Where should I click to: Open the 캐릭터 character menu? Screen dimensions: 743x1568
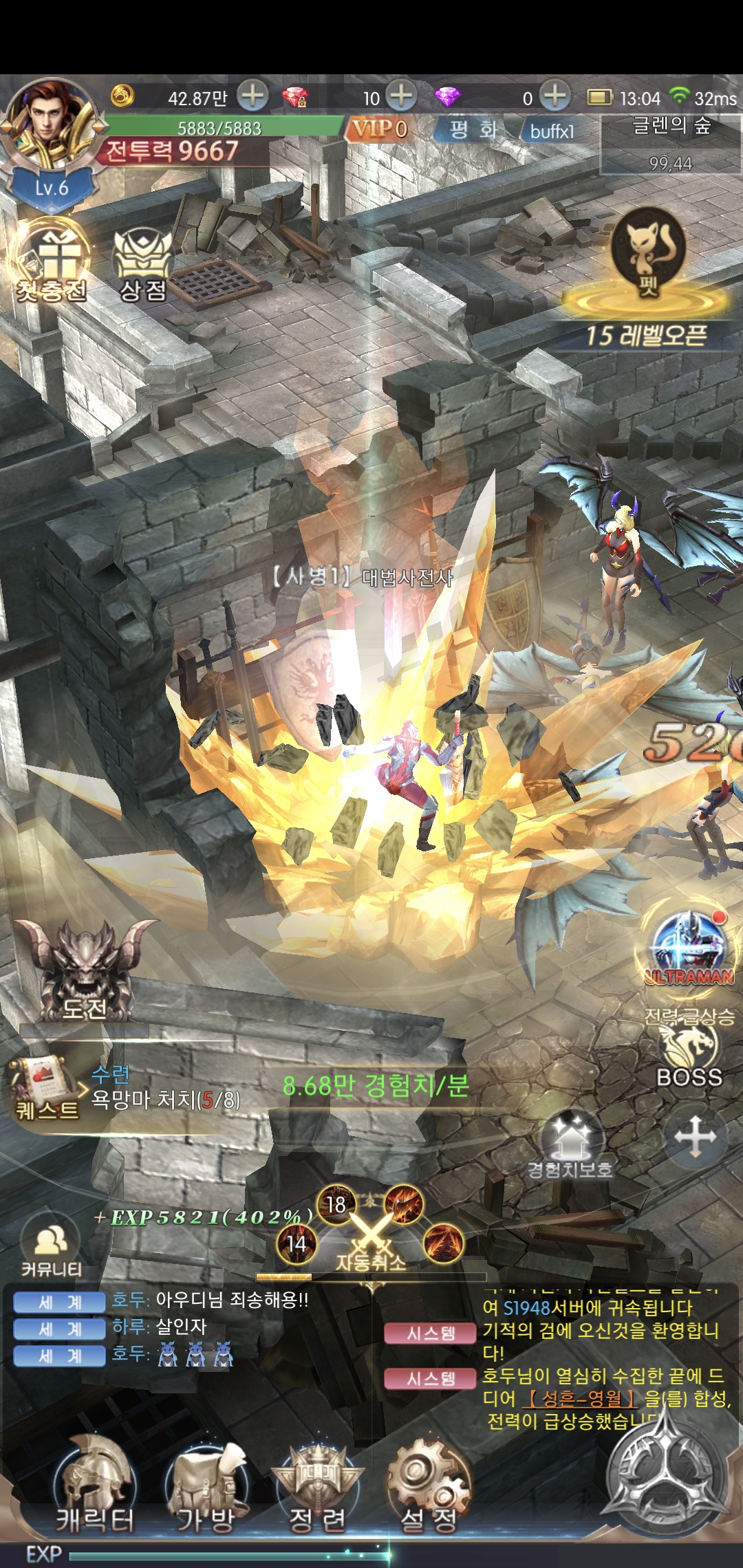[95, 1491]
